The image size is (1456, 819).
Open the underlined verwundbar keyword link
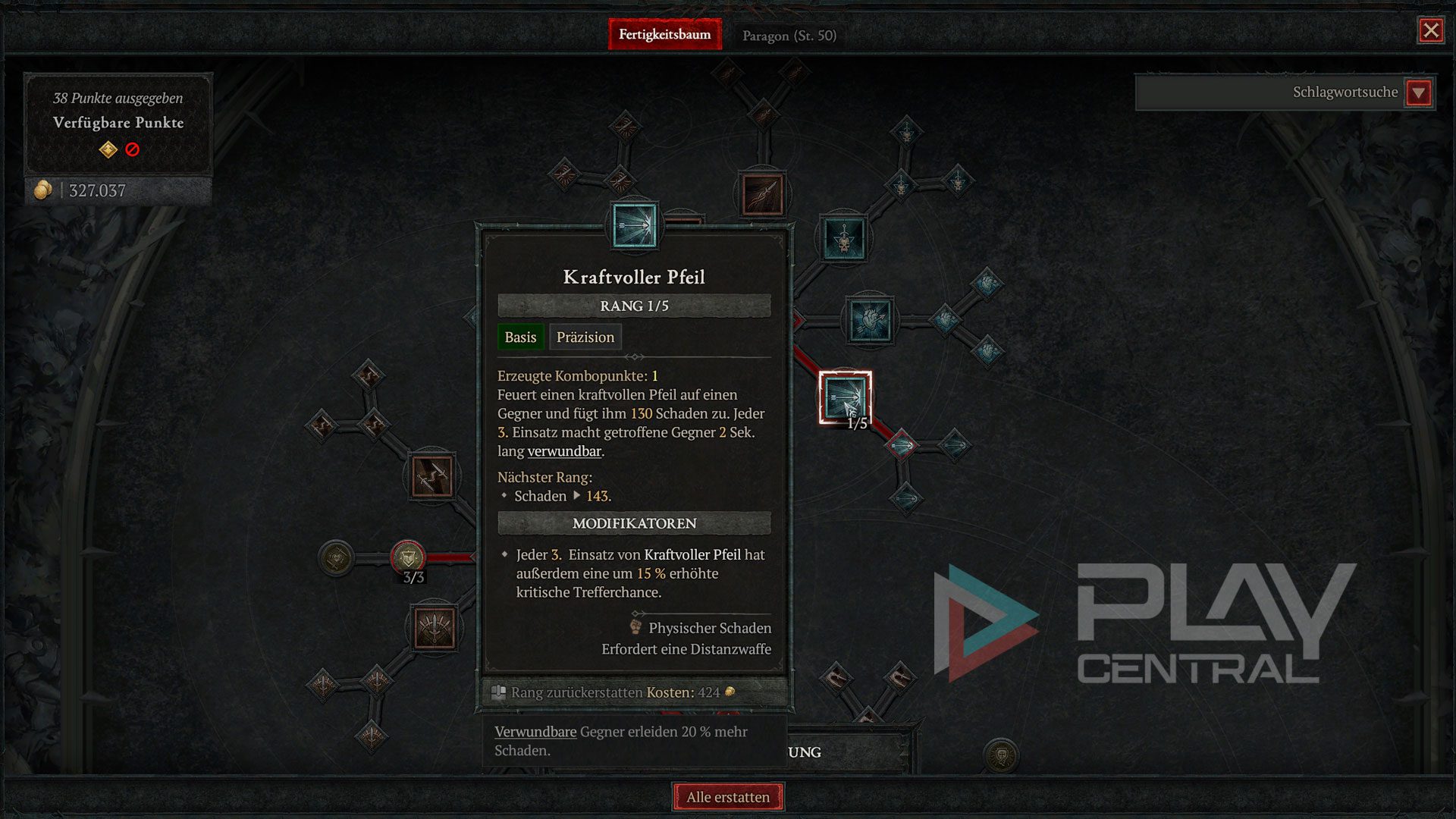click(x=564, y=451)
